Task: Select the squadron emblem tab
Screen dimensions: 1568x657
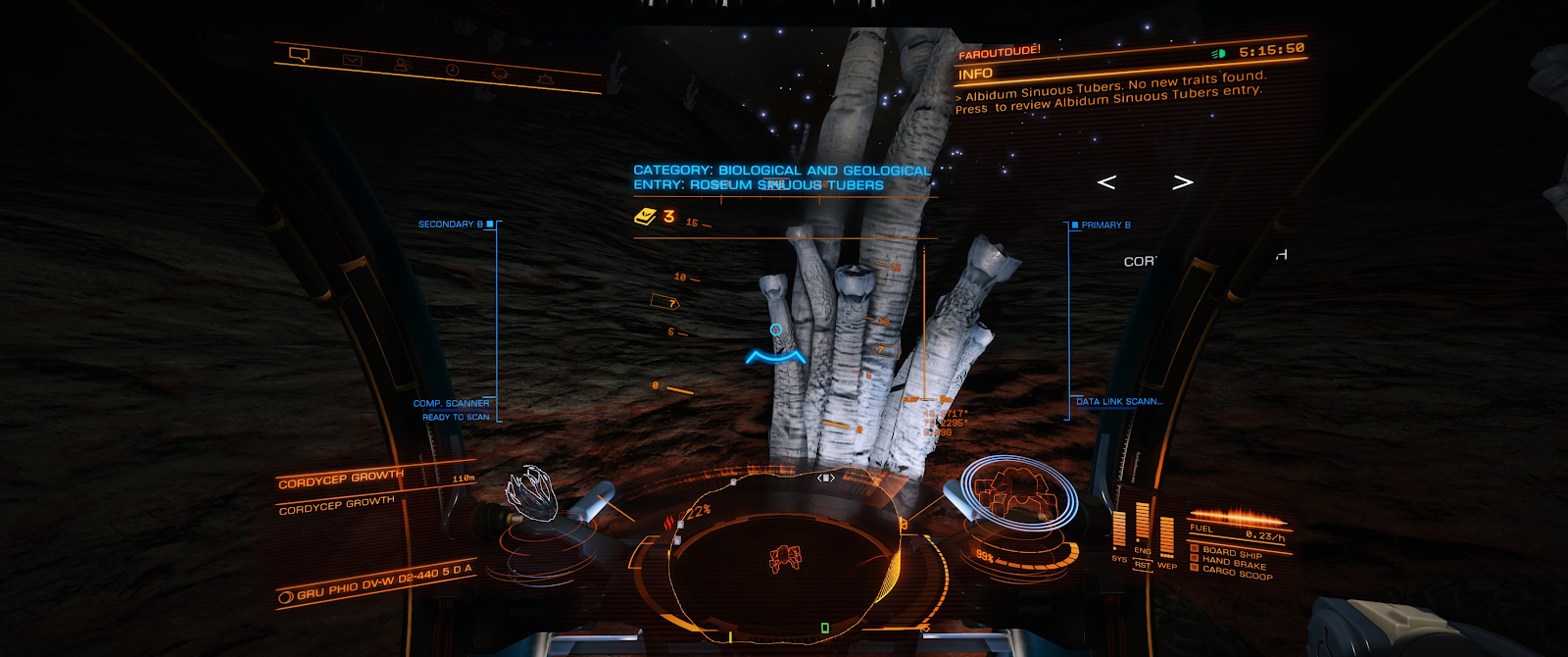Action: [499, 74]
